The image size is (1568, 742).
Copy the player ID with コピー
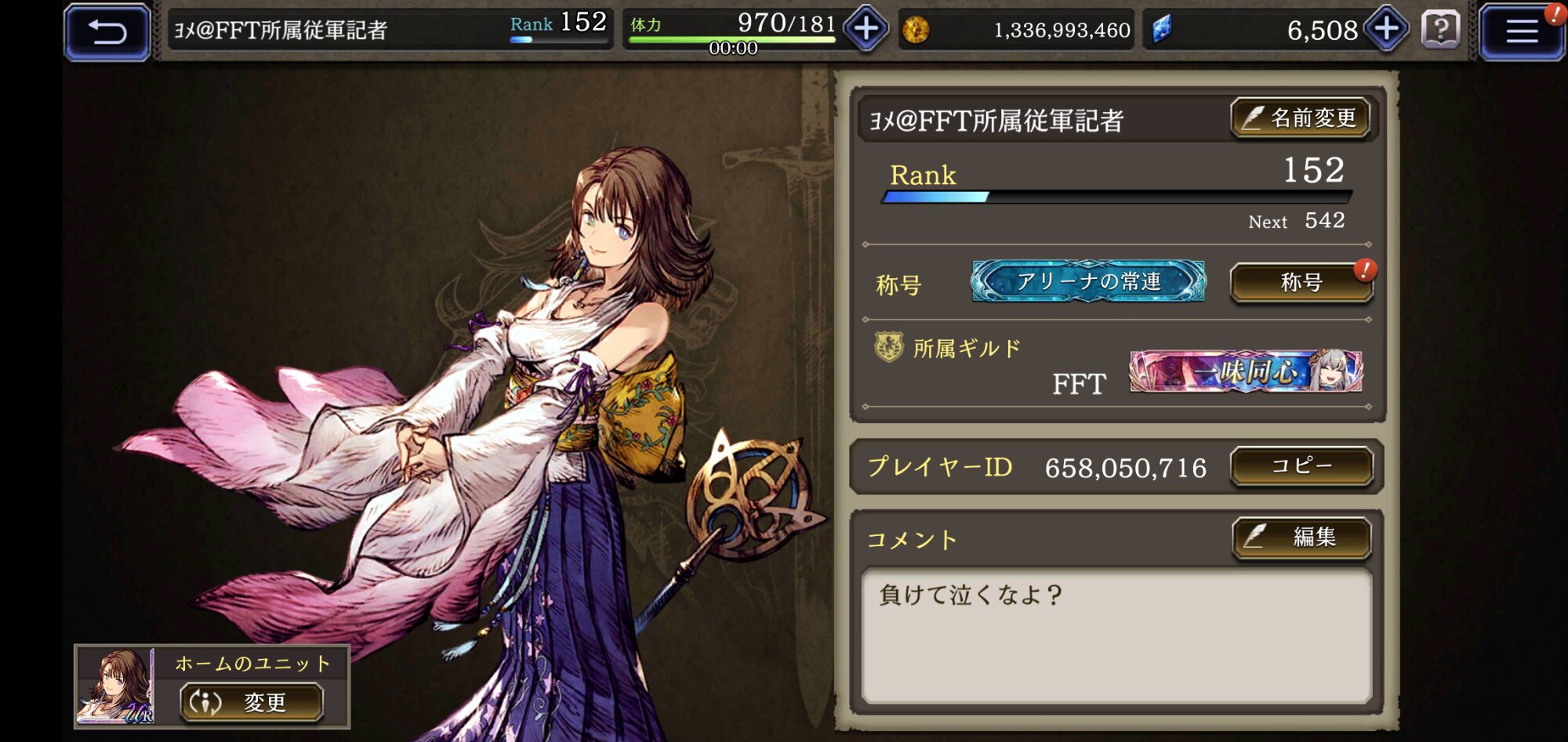click(1301, 467)
